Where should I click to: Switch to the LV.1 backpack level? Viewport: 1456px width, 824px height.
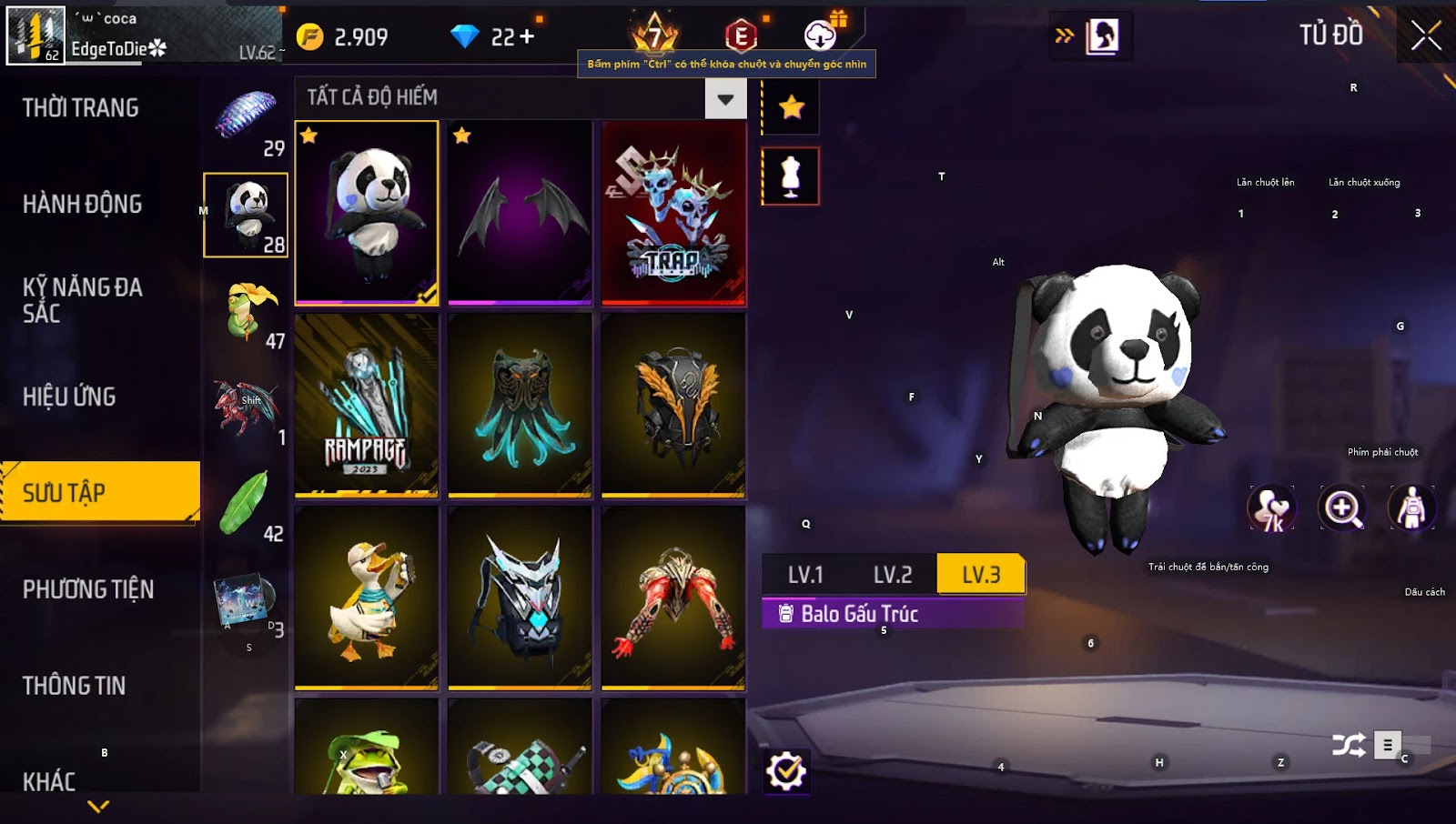(805, 575)
